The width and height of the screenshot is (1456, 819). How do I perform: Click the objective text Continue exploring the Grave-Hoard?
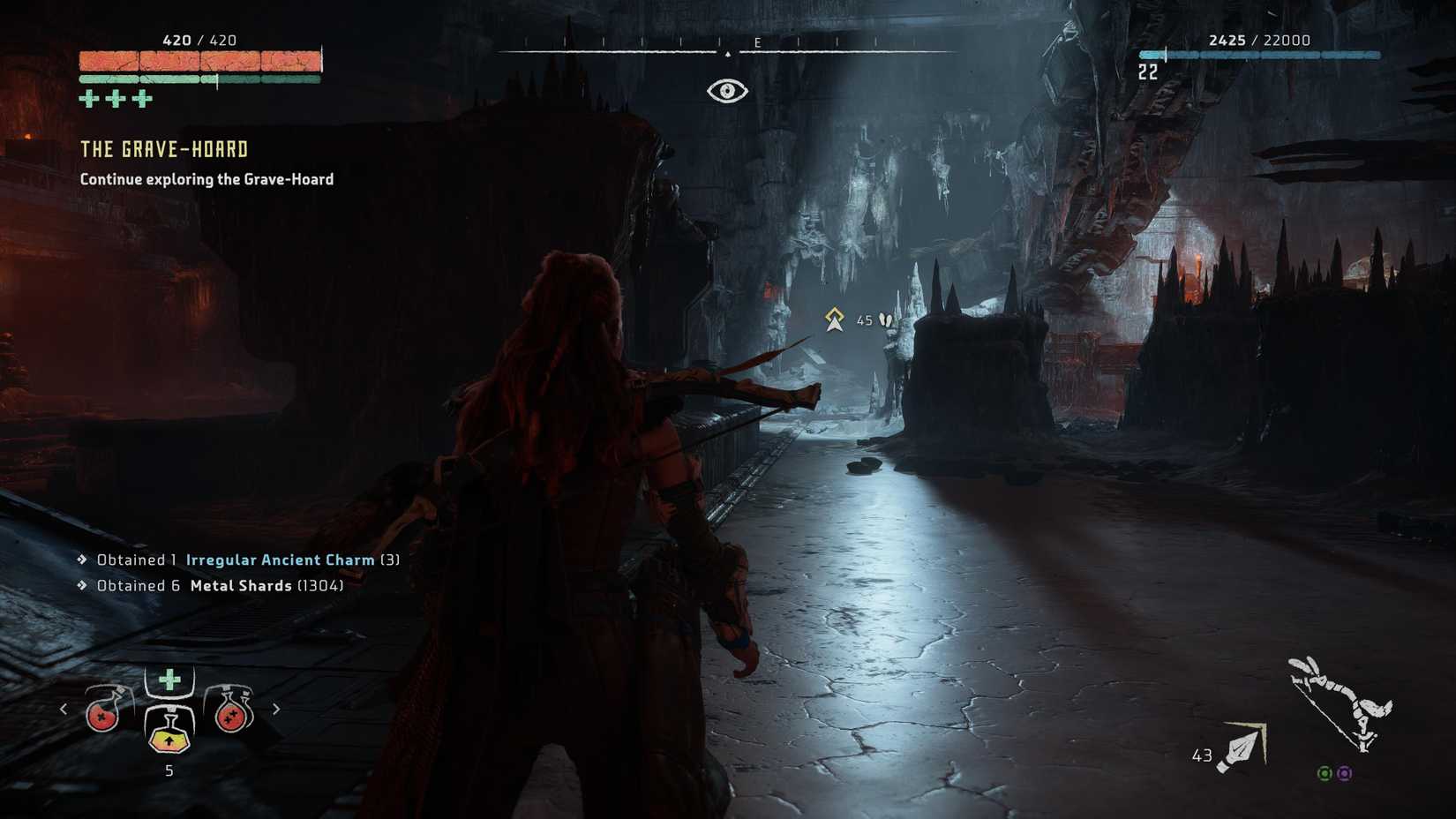206,179
